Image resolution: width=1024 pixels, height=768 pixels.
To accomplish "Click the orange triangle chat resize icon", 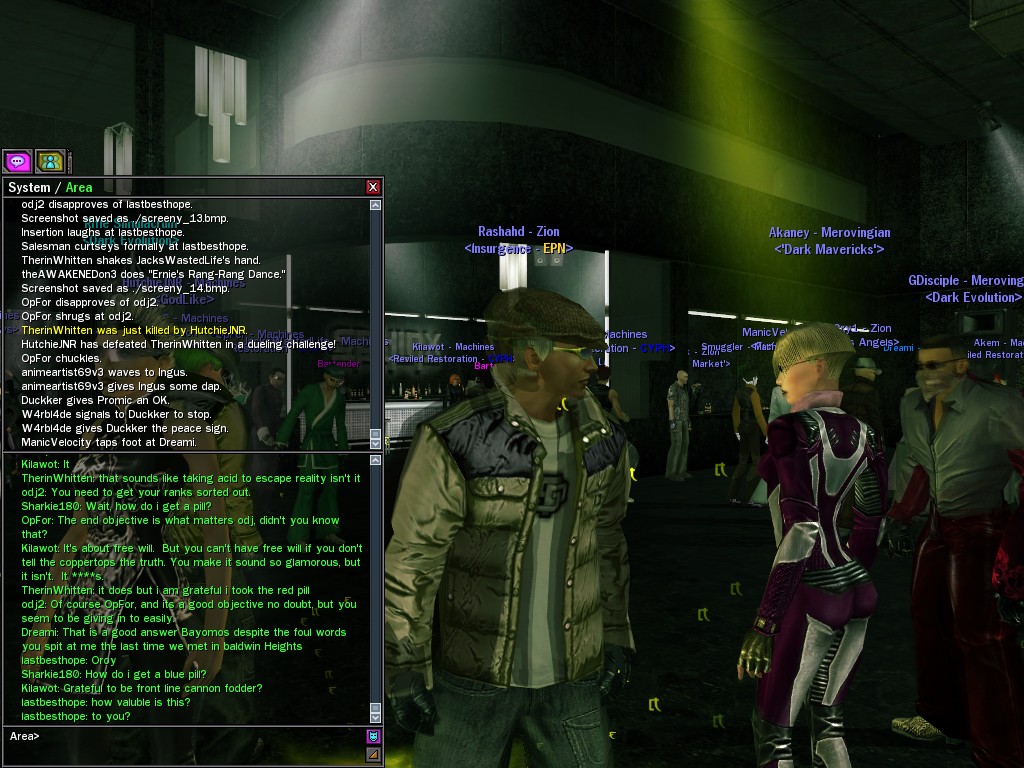I will [374, 755].
